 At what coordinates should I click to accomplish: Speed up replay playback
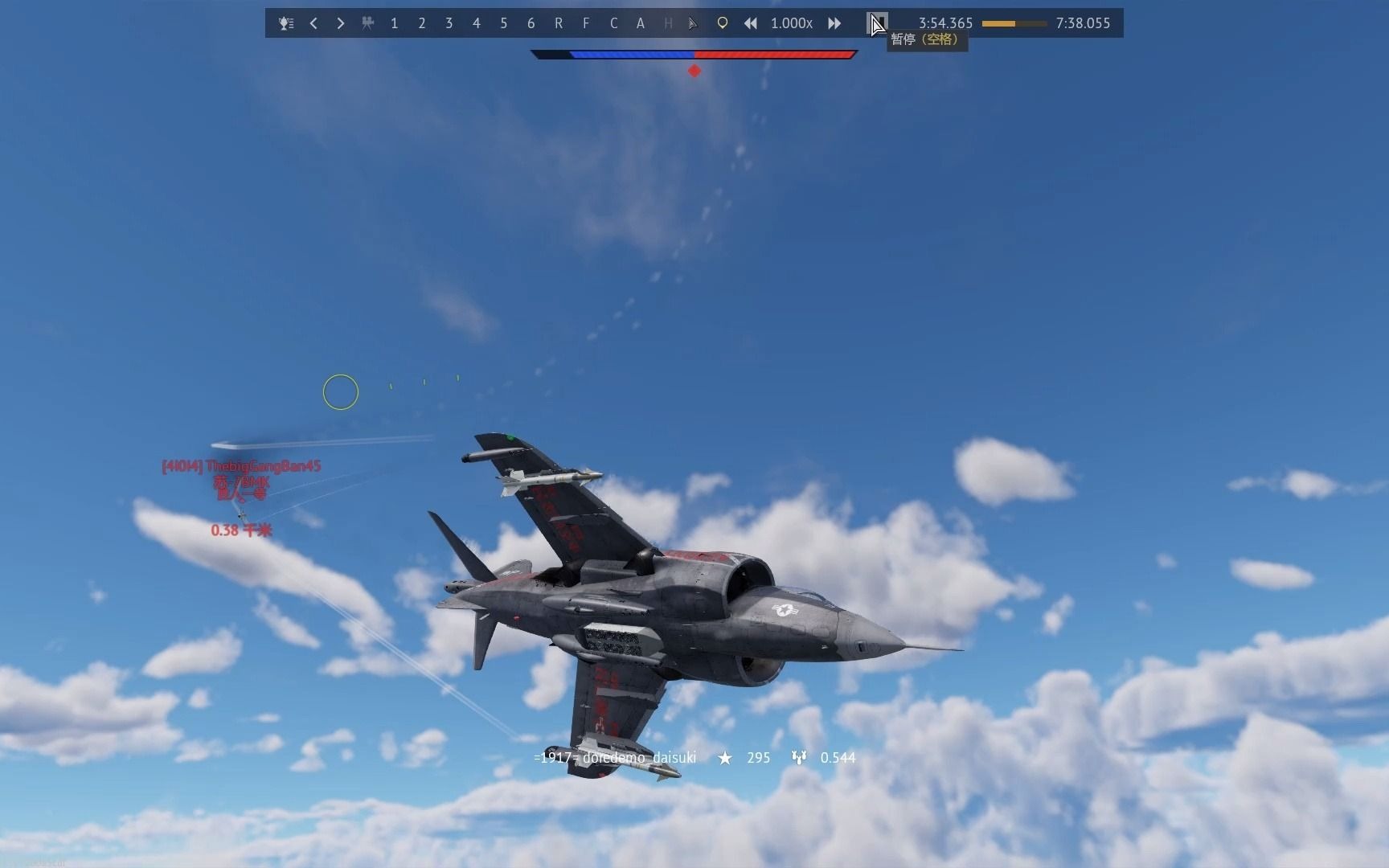tap(834, 23)
